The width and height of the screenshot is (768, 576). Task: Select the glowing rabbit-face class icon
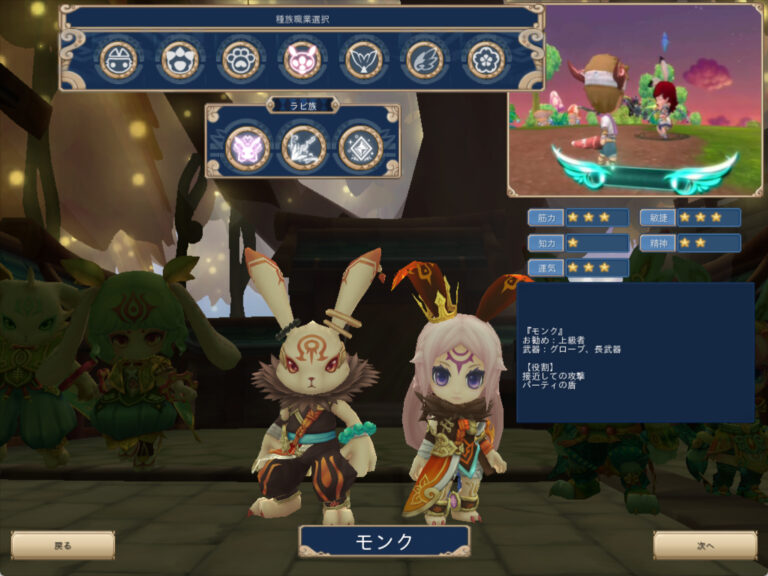point(247,148)
